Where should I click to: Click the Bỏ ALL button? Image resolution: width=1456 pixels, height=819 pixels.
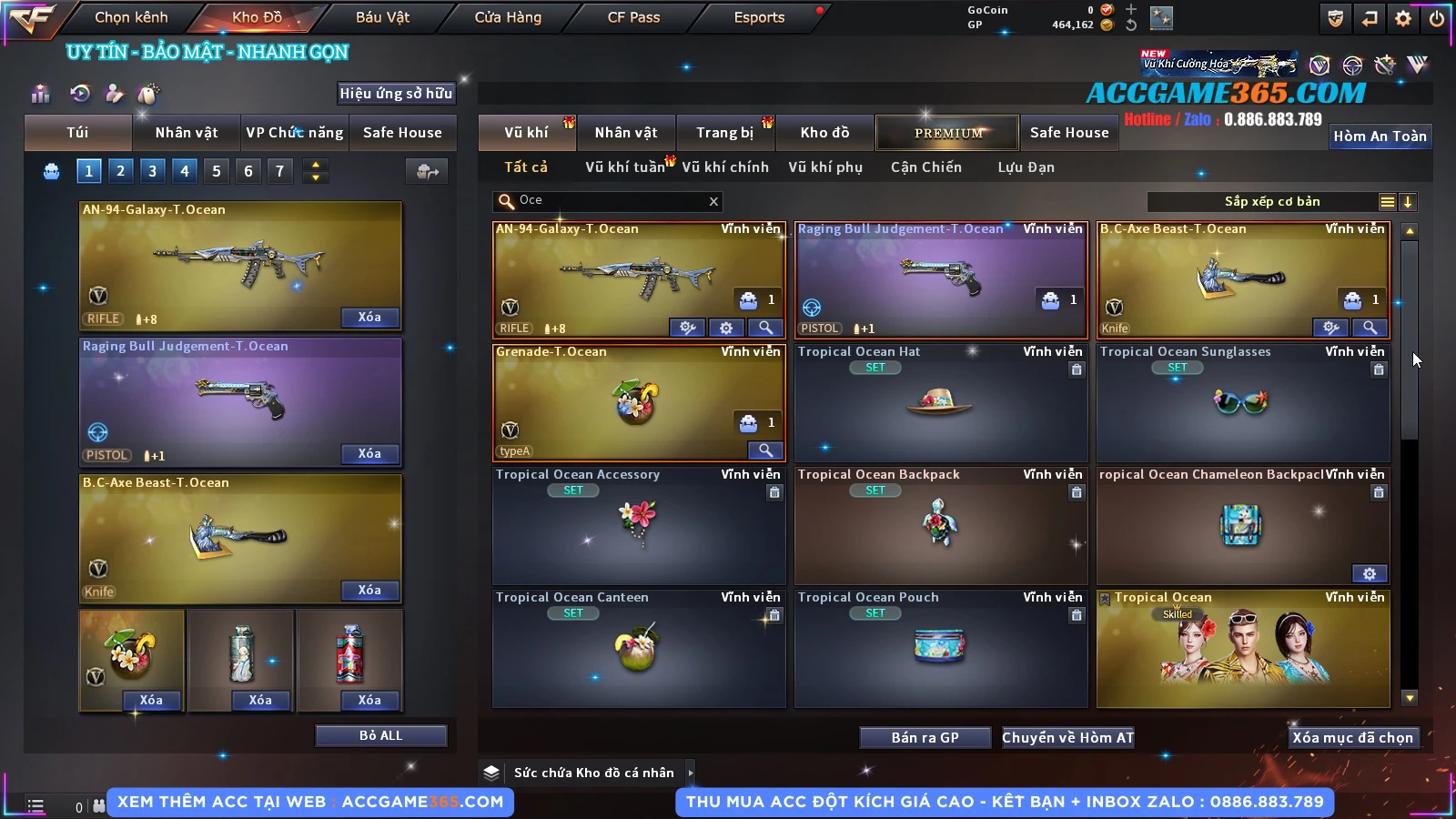pos(380,735)
